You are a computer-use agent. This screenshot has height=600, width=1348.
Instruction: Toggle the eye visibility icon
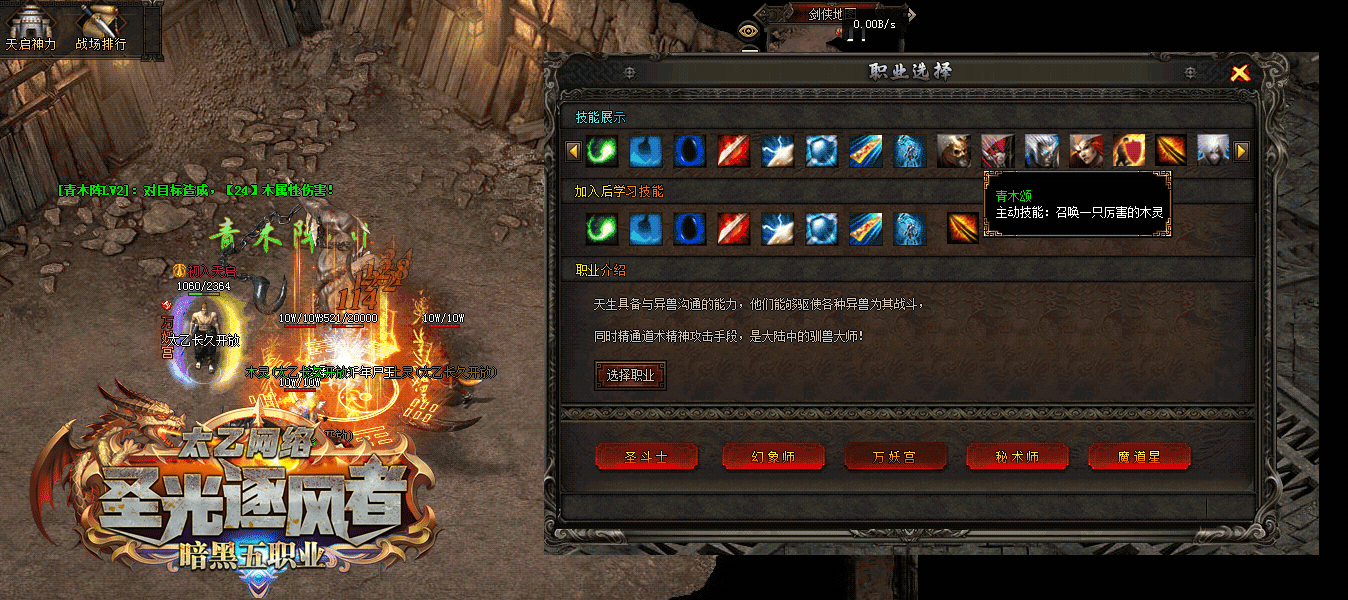point(747,30)
